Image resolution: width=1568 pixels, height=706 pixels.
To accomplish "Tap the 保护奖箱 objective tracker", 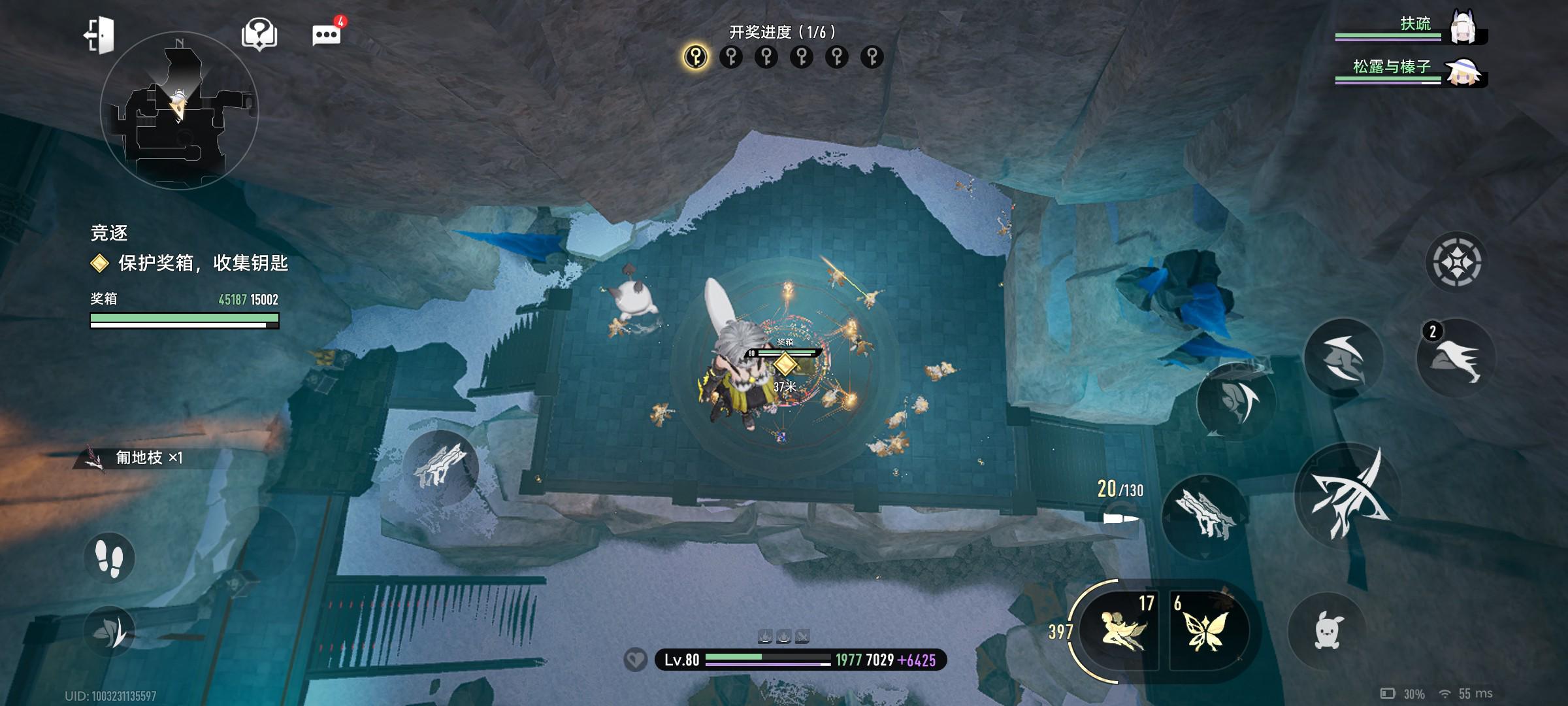I will point(189,263).
